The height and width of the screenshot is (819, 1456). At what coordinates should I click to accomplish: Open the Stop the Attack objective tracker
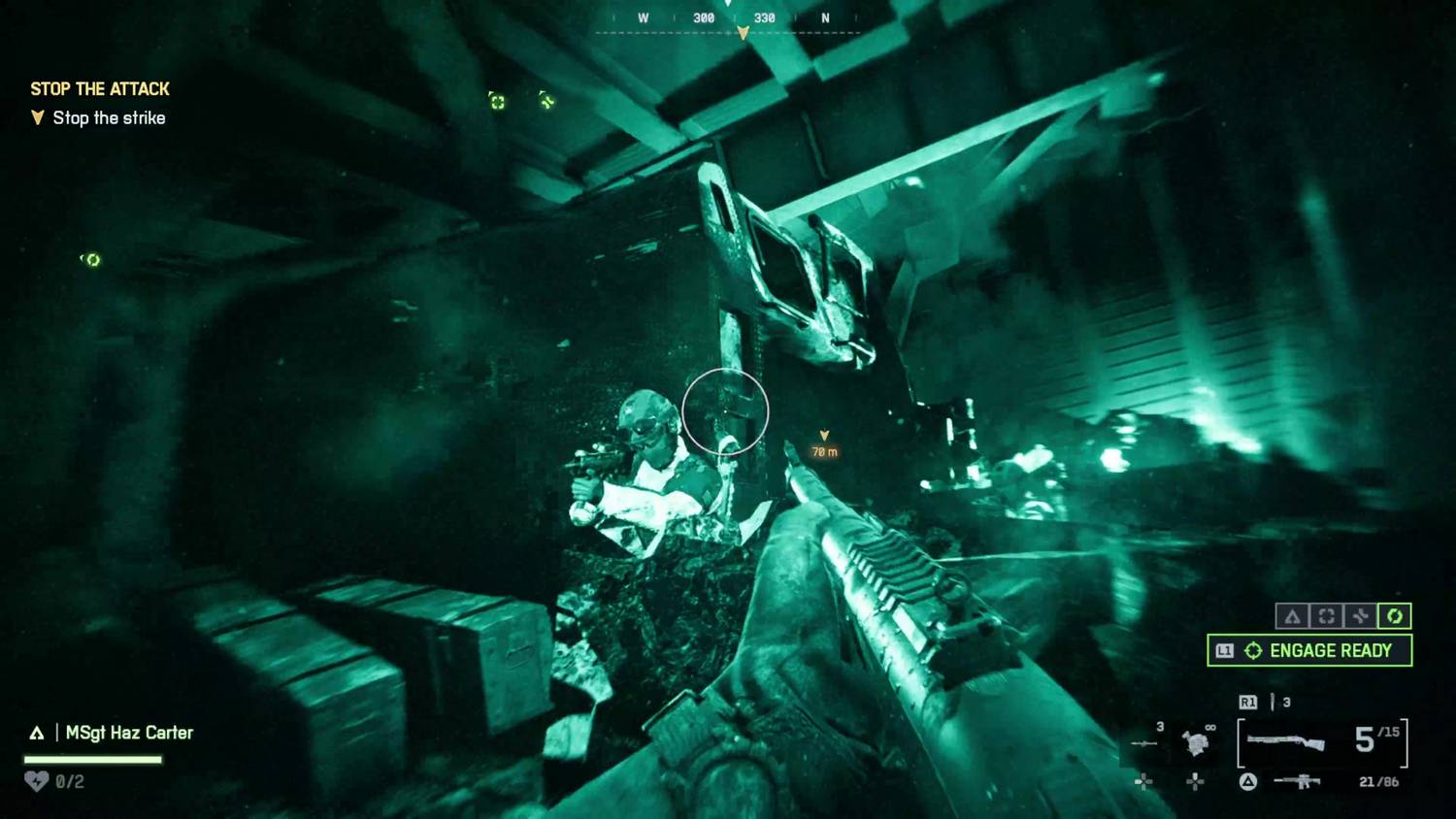[x=100, y=89]
